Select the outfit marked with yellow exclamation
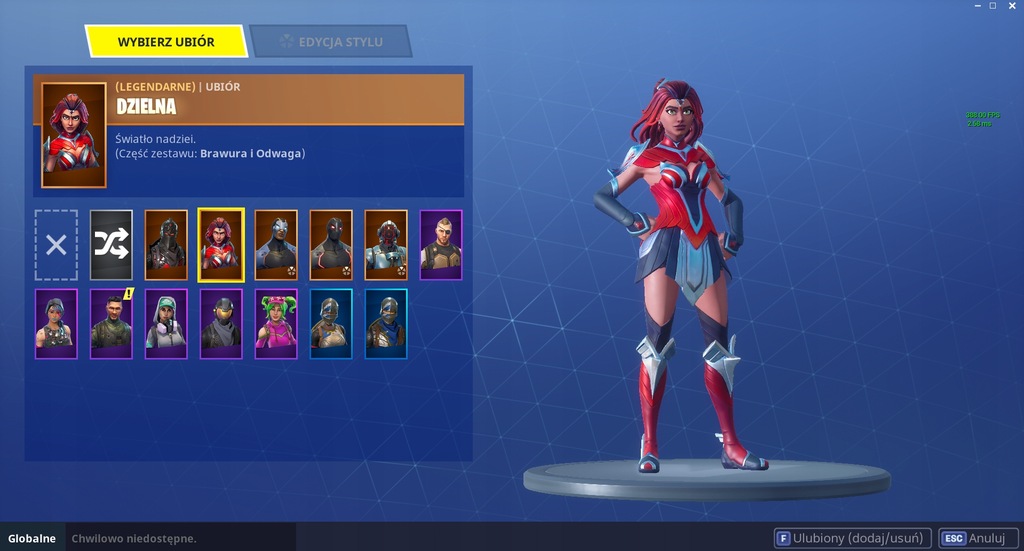 [111, 324]
